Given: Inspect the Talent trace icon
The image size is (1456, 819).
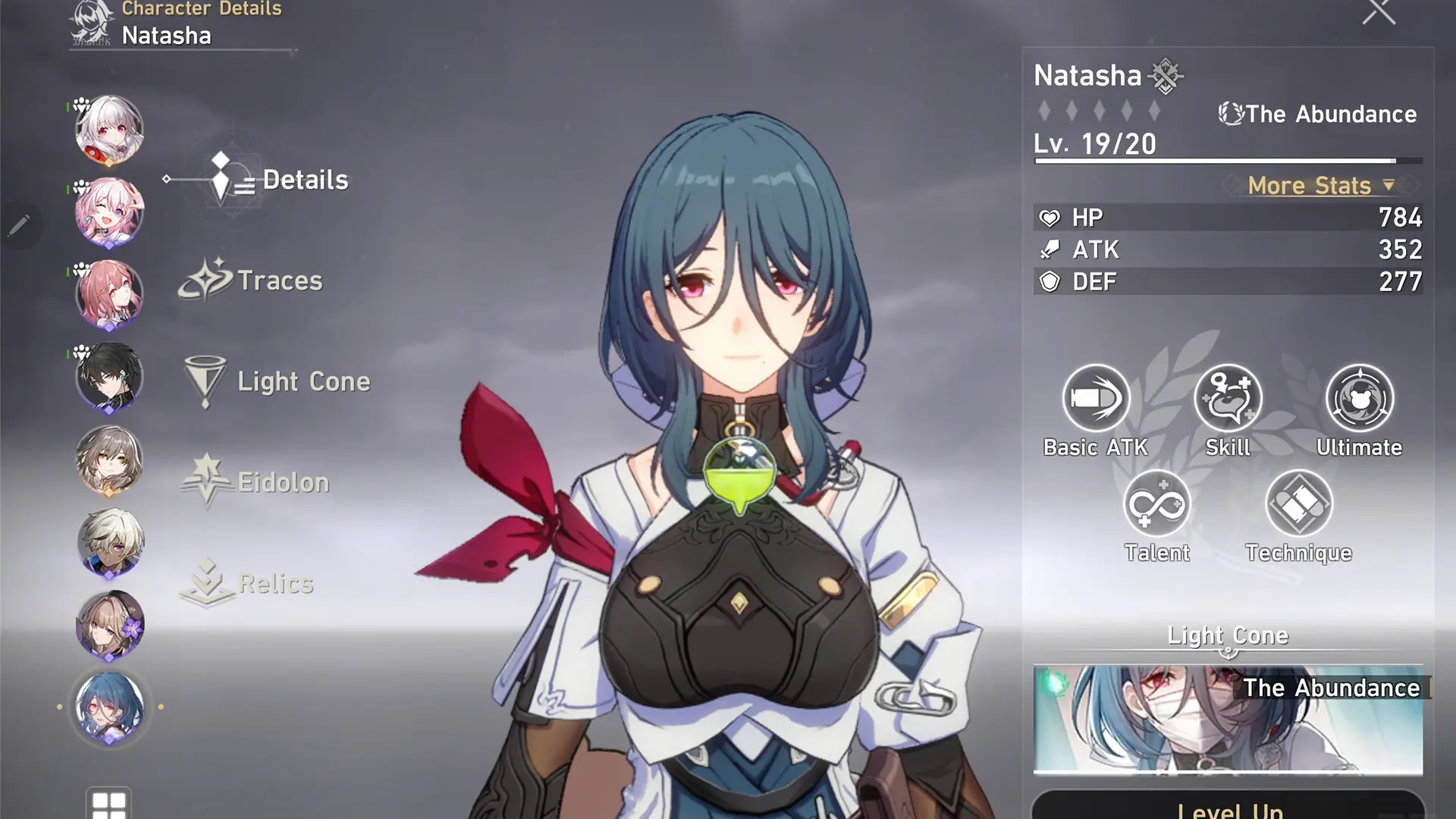Looking at the screenshot, I should pos(1159,503).
